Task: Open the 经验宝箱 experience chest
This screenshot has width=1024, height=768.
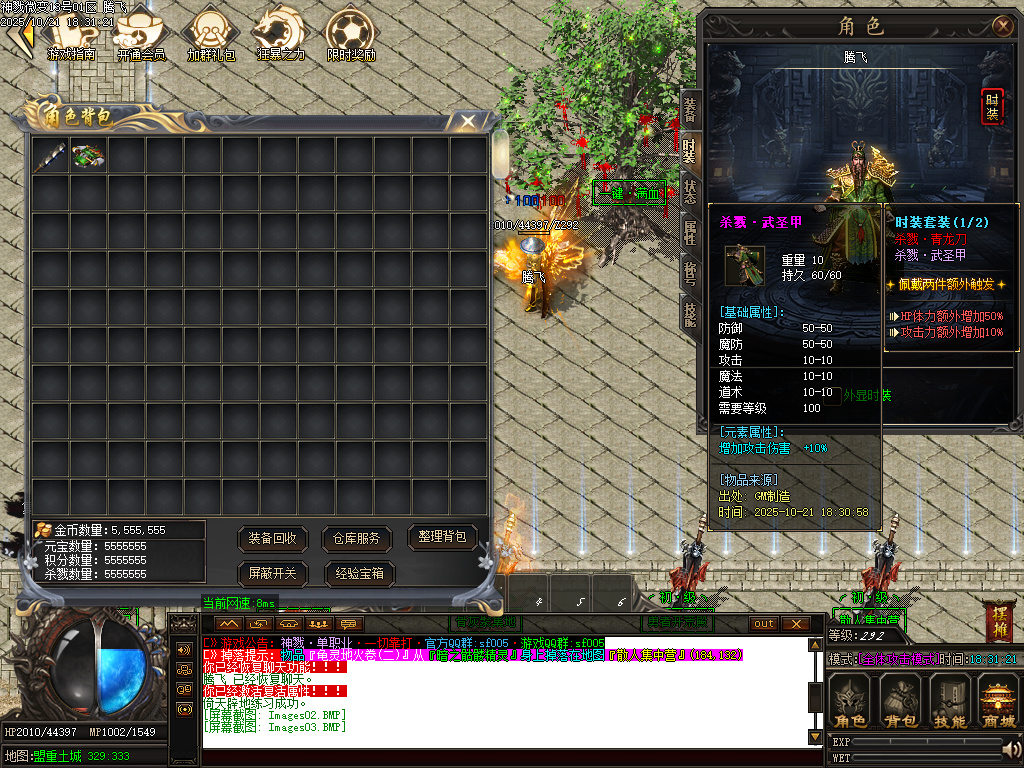Action: pos(359,573)
